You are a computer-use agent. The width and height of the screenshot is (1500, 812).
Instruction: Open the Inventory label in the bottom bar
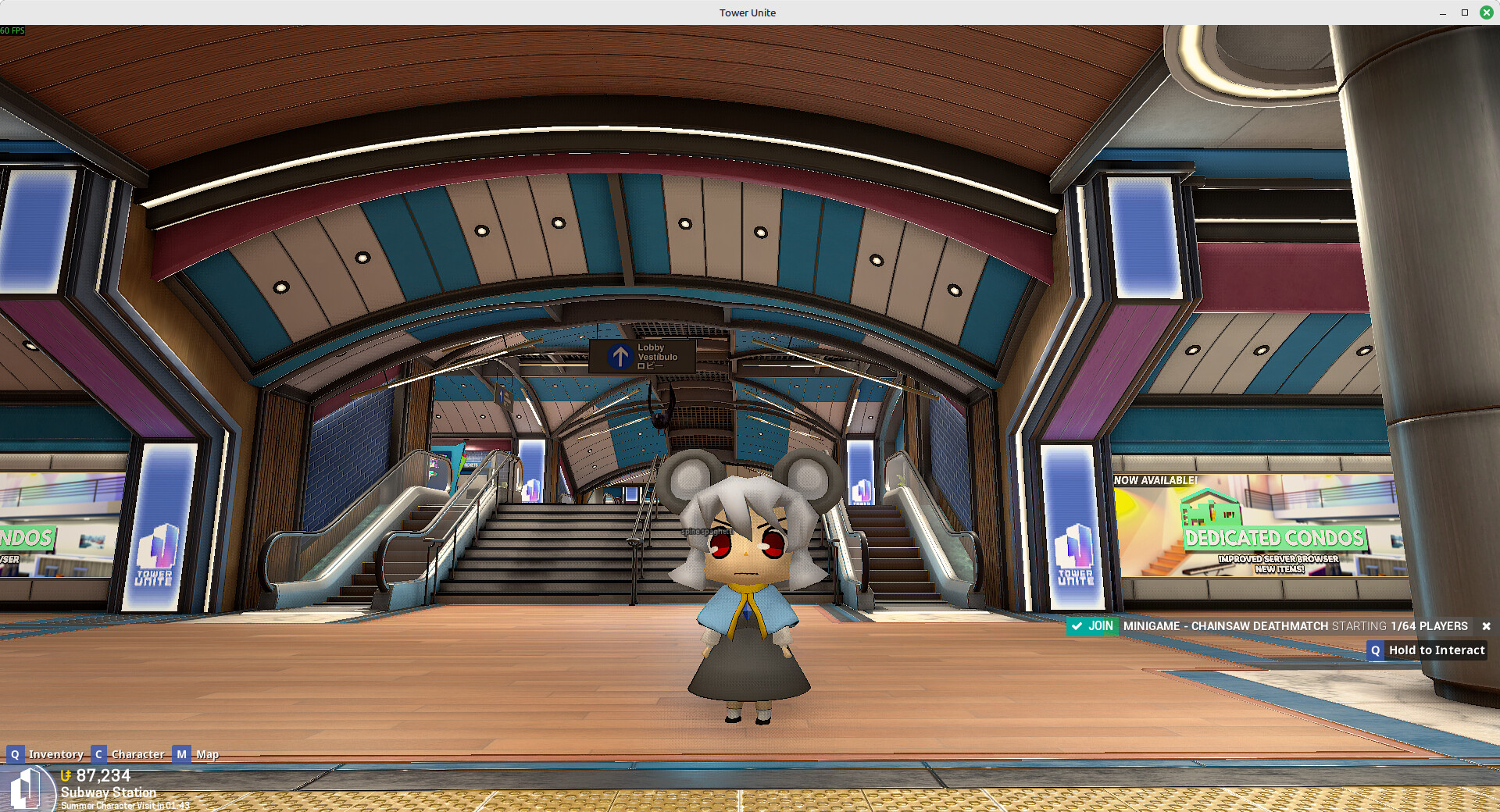point(55,754)
